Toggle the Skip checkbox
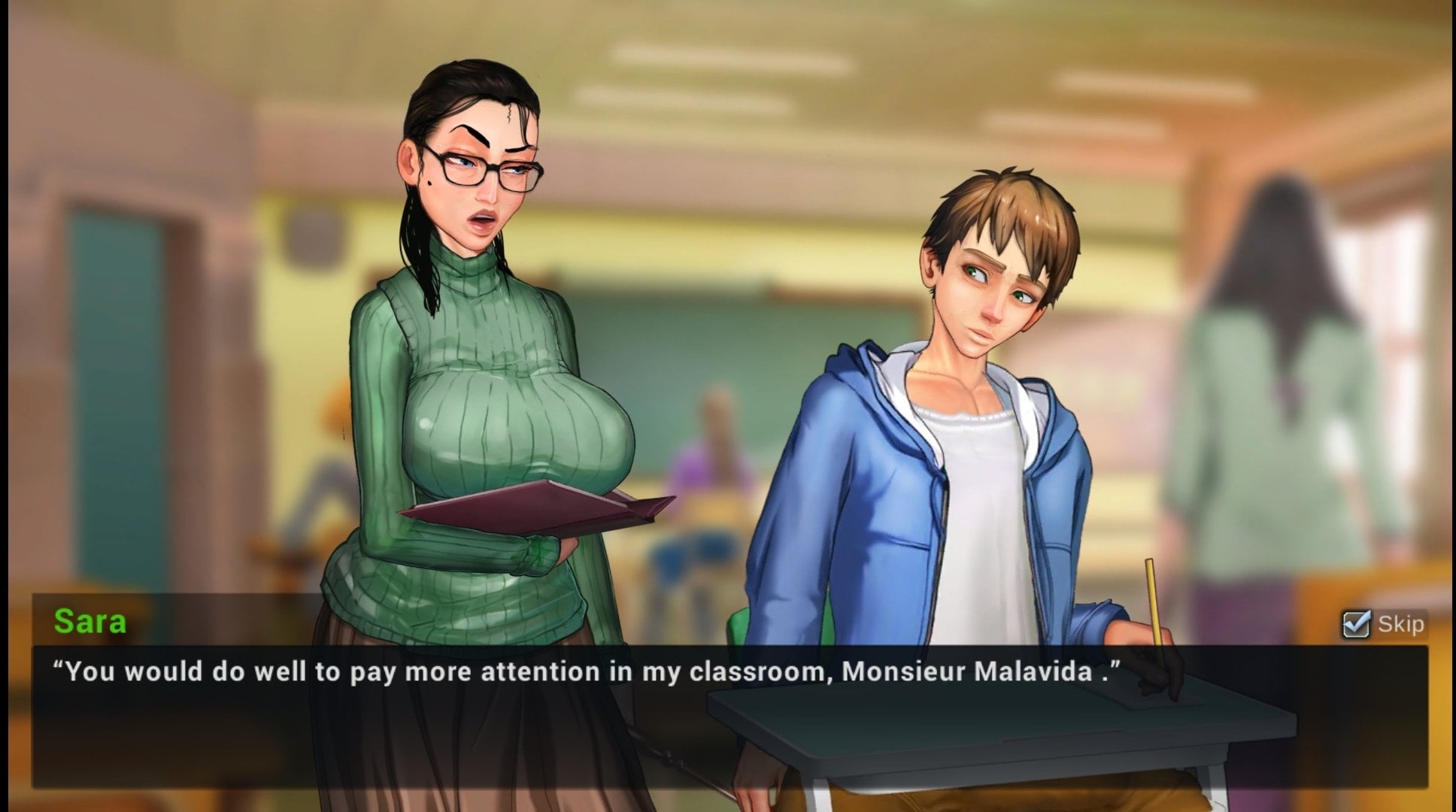 pos(1356,624)
